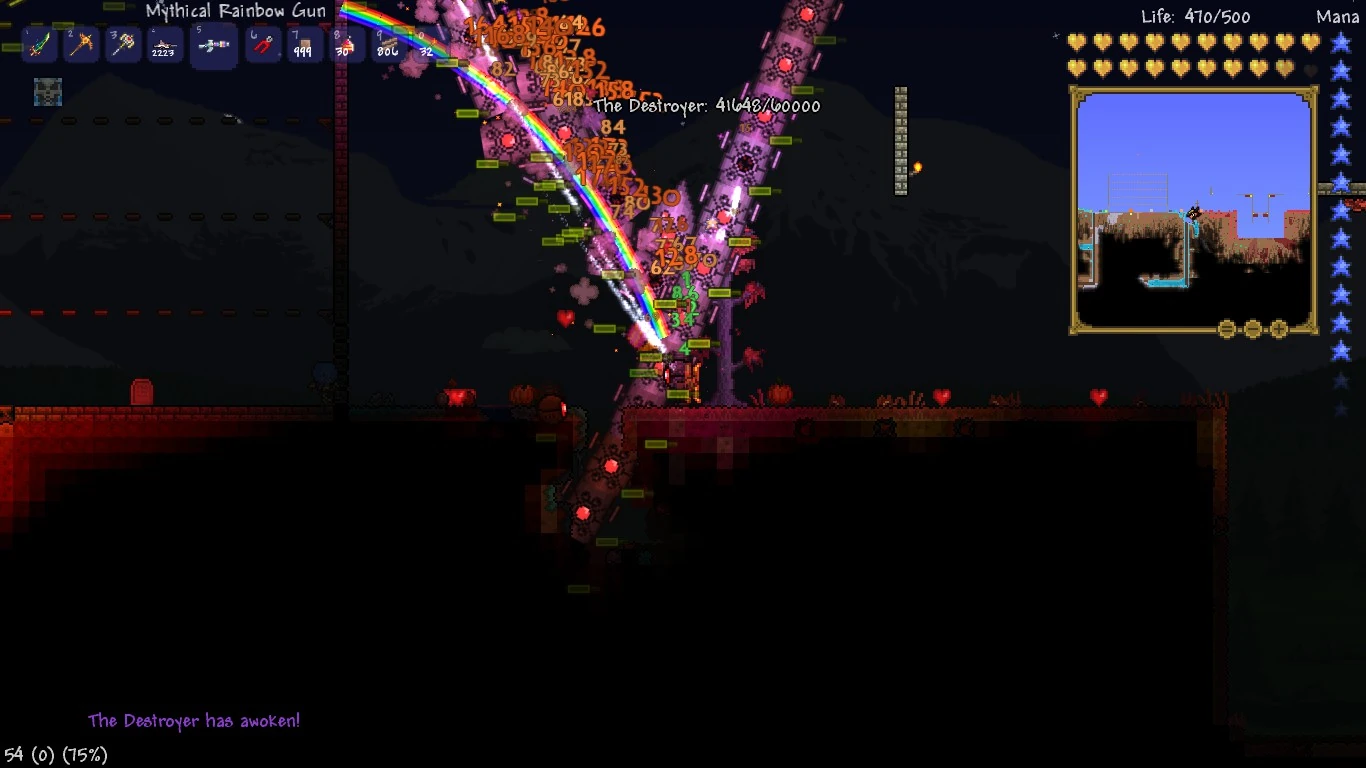Select the ammo stack of 2223 in slot 4
Viewport: 1366px width, 768px height.
161,44
